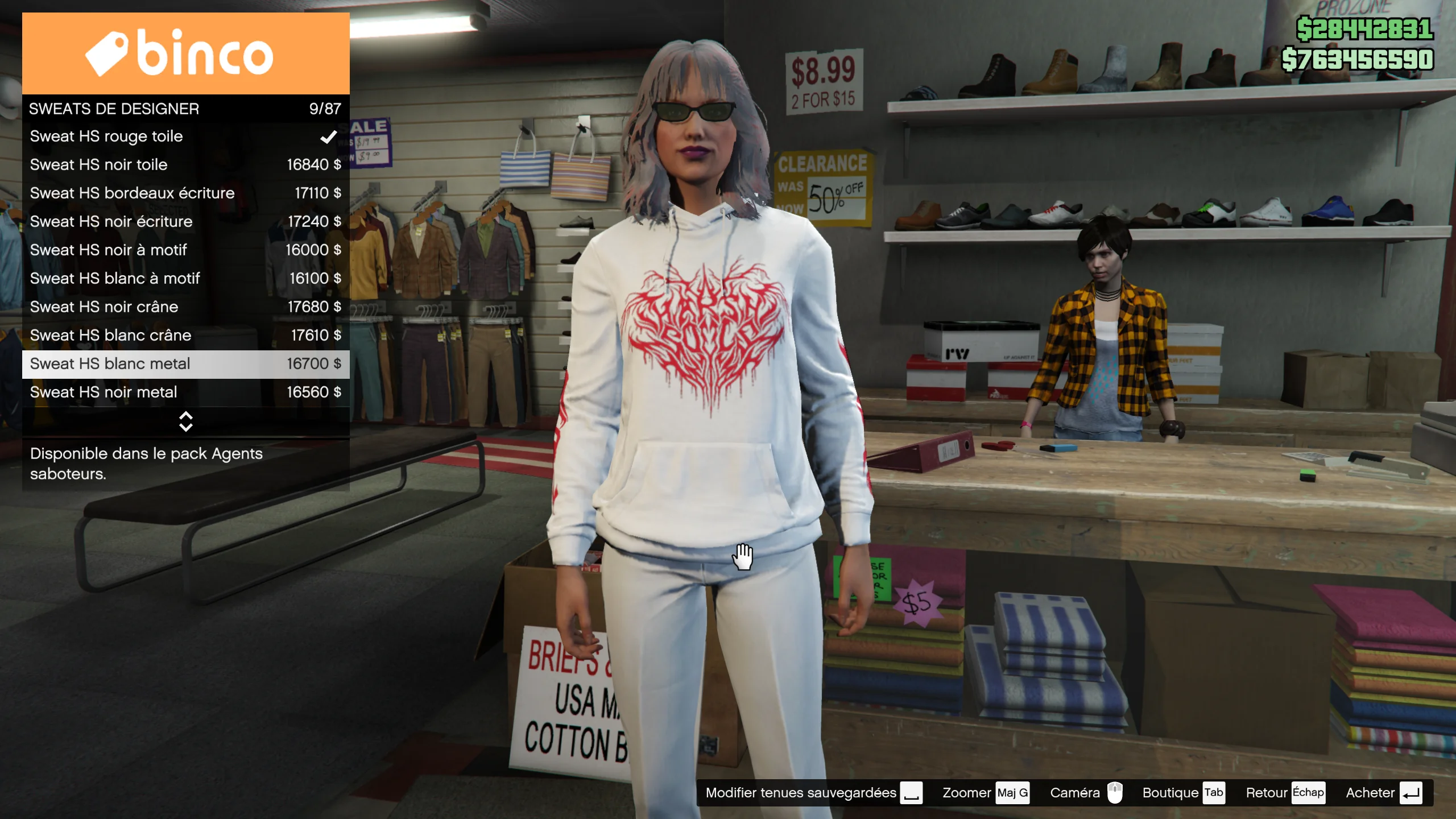Image resolution: width=1456 pixels, height=819 pixels.
Task: Choose Sweat HS noir metal
Action: (185, 392)
